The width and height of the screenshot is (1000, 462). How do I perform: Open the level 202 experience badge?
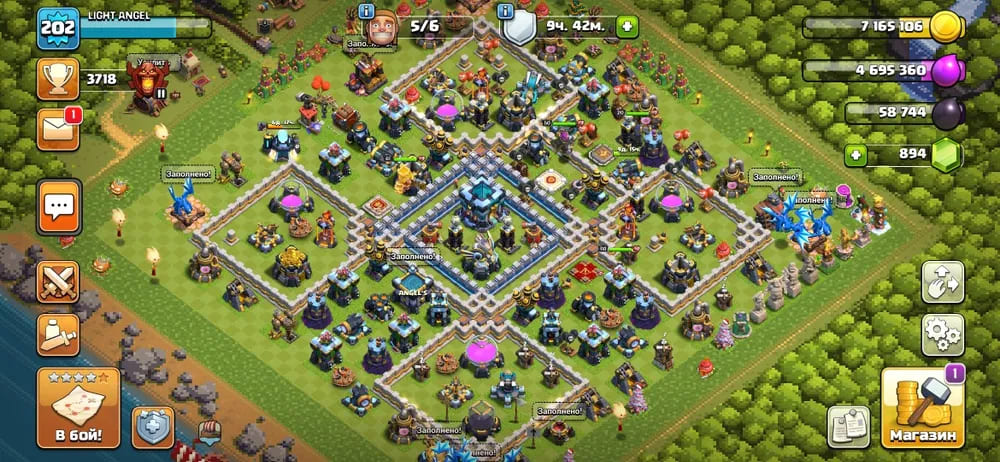(x=58, y=29)
